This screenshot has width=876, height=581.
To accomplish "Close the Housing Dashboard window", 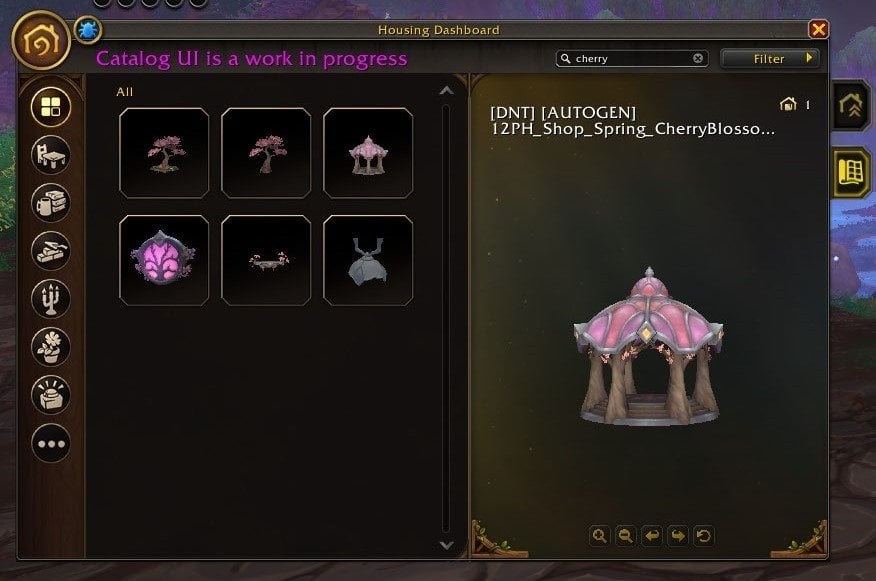I will point(818,30).
